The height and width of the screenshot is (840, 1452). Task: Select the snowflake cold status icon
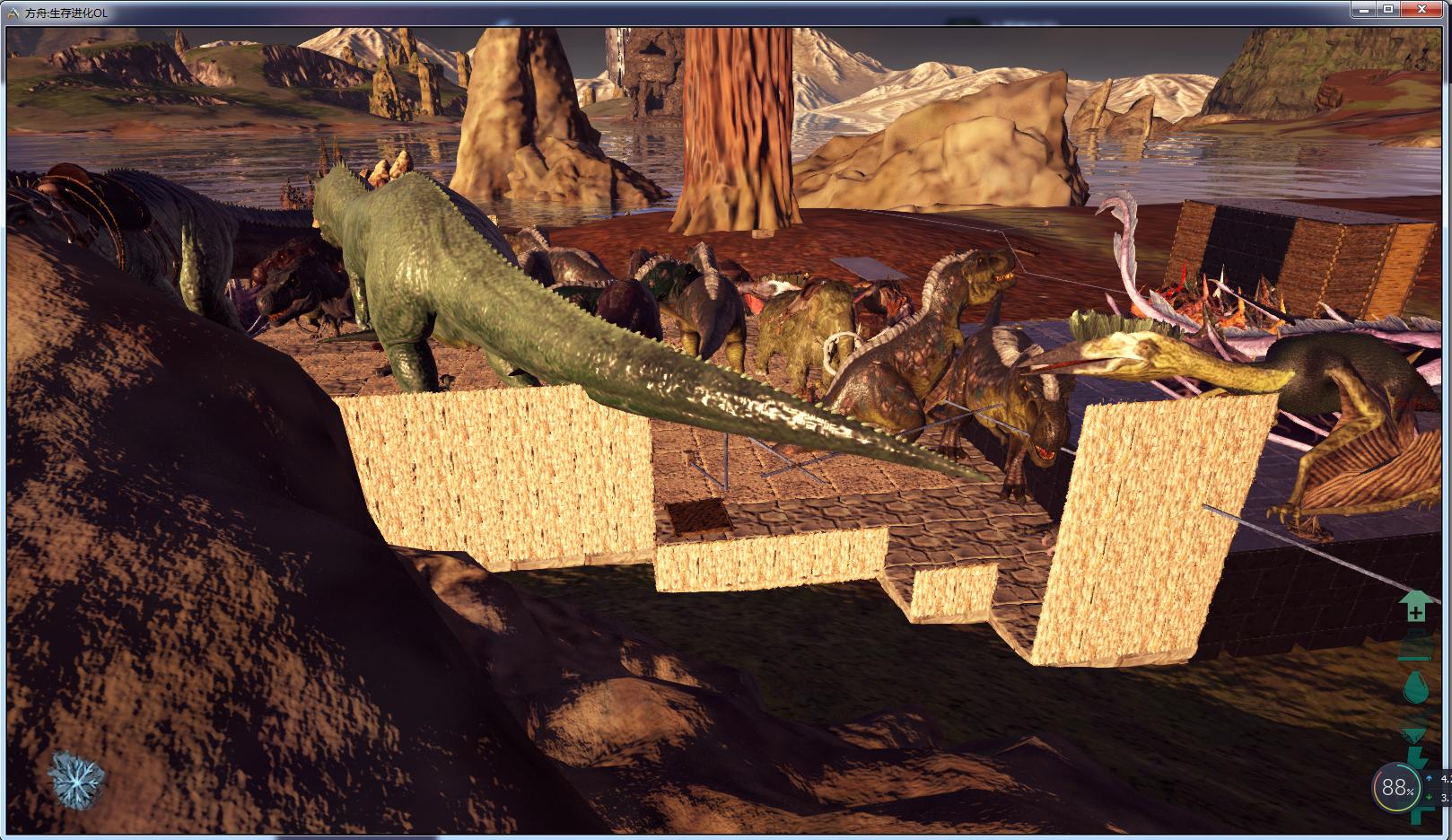coord(76,777)
